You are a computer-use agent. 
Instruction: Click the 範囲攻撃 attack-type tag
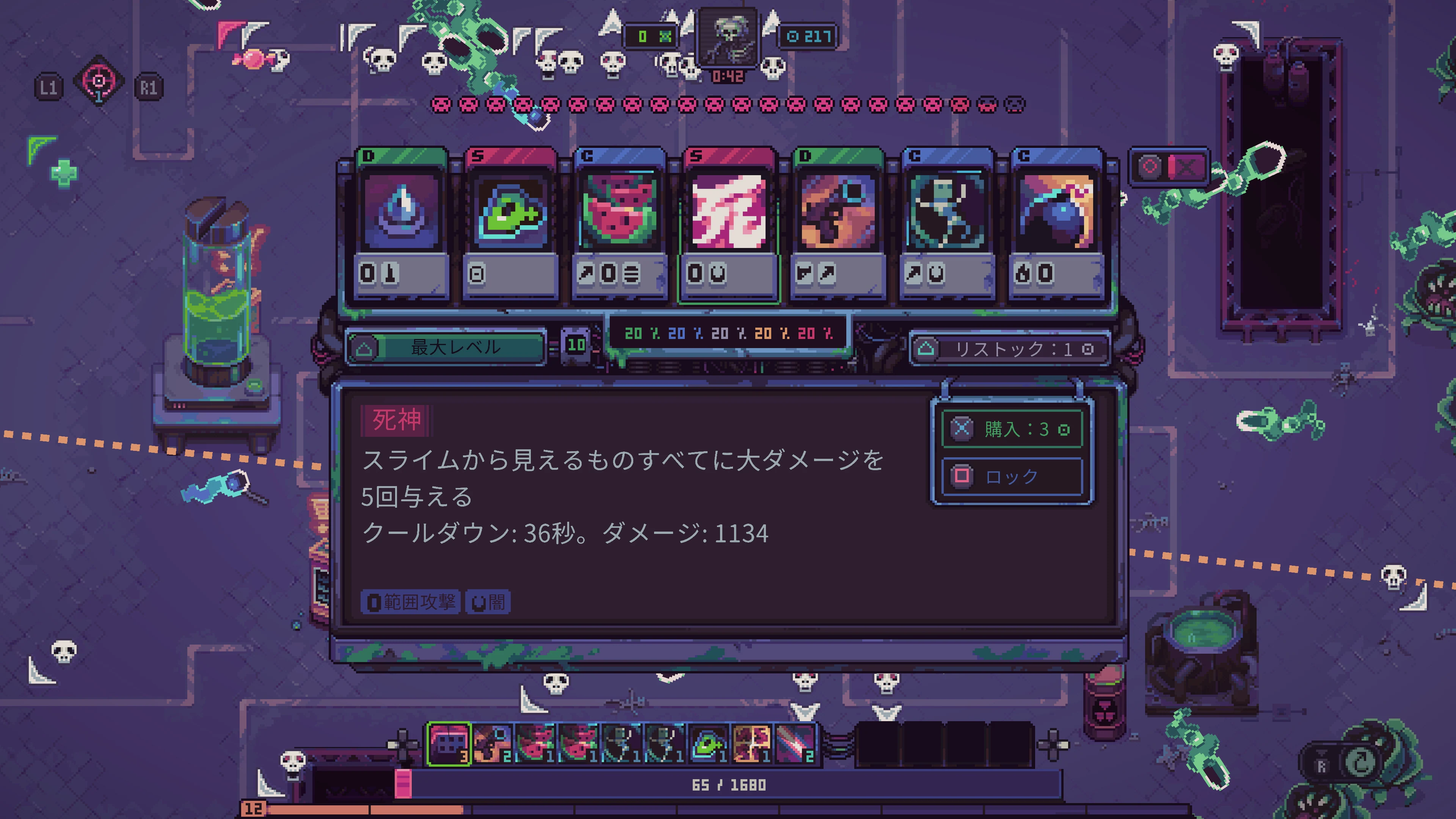pos(411,602)
